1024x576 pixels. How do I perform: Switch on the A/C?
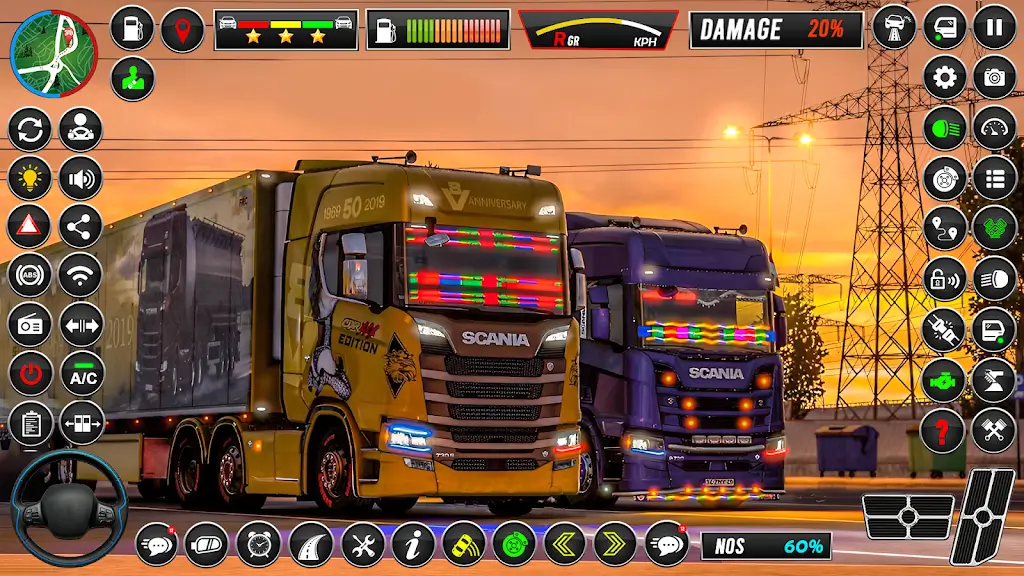[81, 374]
